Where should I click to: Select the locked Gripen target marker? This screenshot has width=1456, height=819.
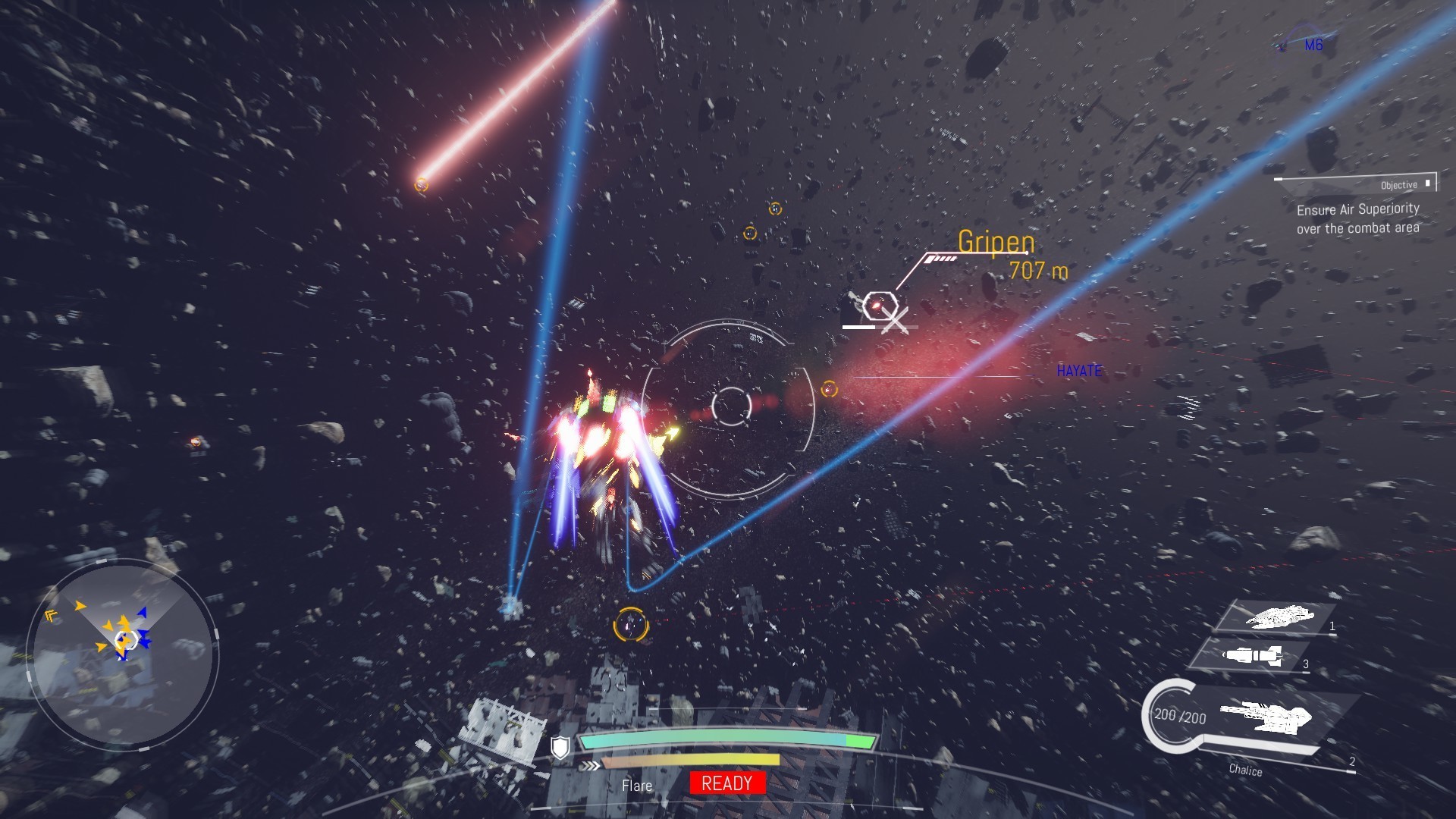coord(878,306)
